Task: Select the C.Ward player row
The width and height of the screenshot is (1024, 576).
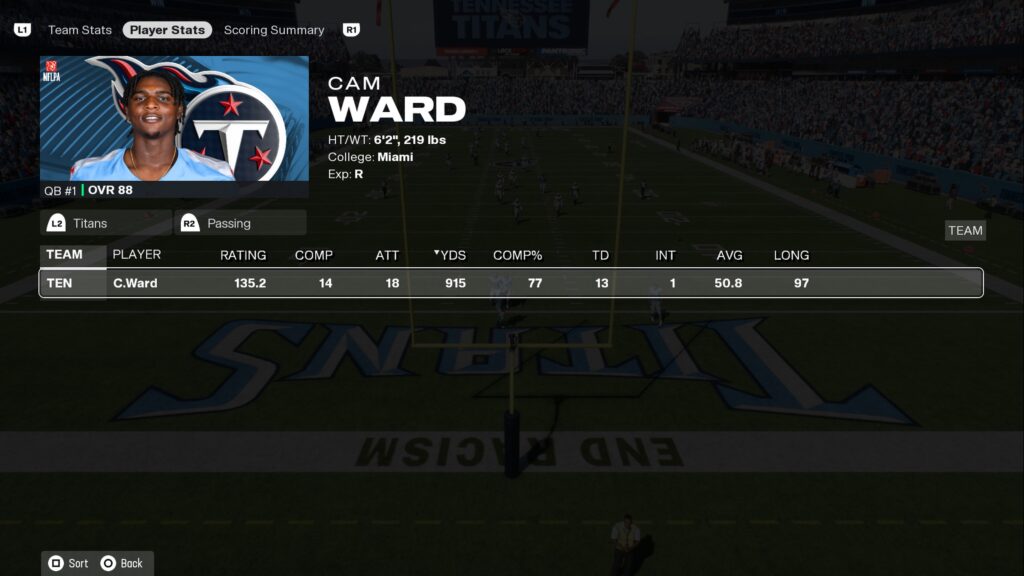Action: (x=510, y=283)
